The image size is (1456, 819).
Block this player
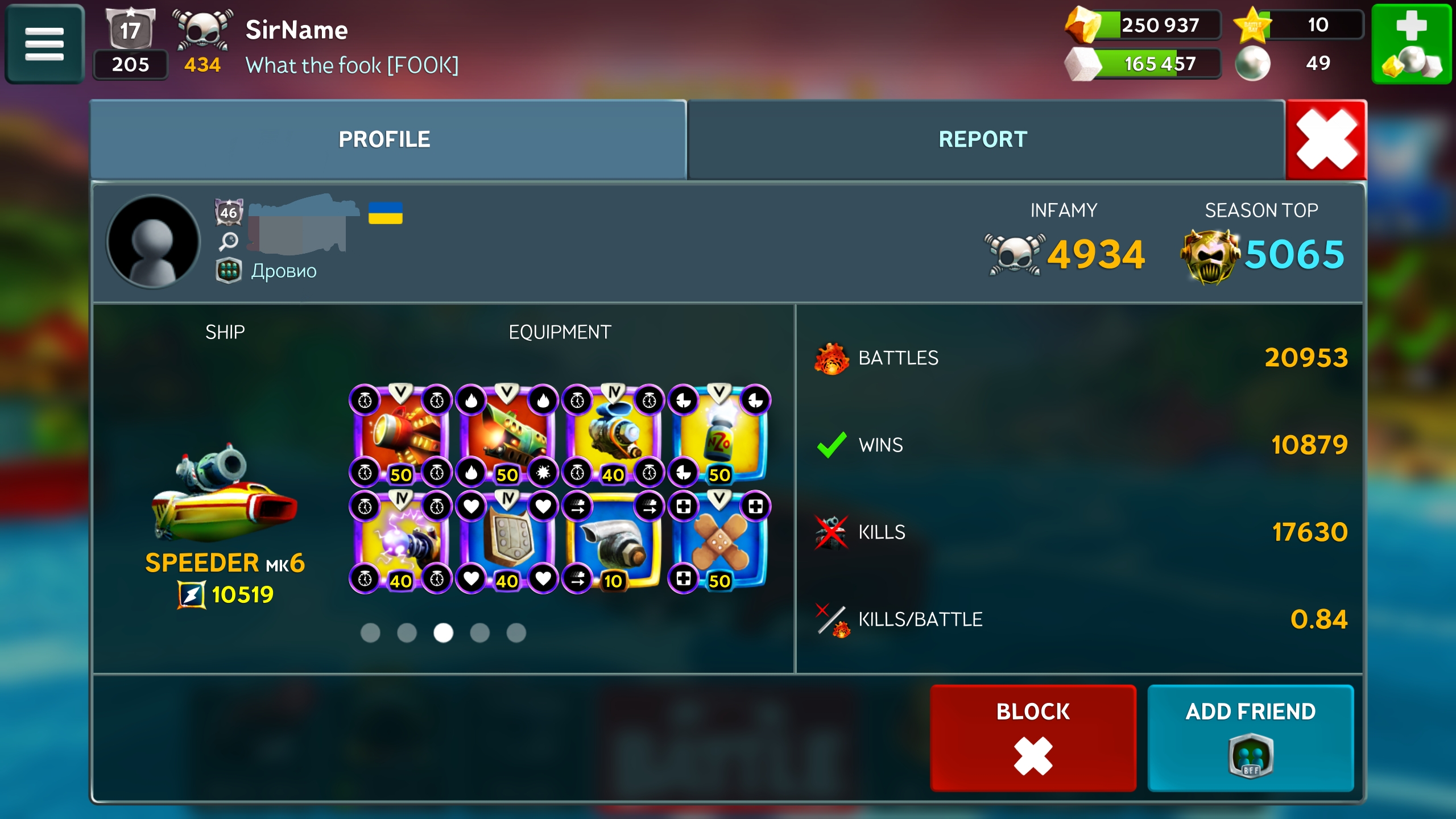(1032, 737)
